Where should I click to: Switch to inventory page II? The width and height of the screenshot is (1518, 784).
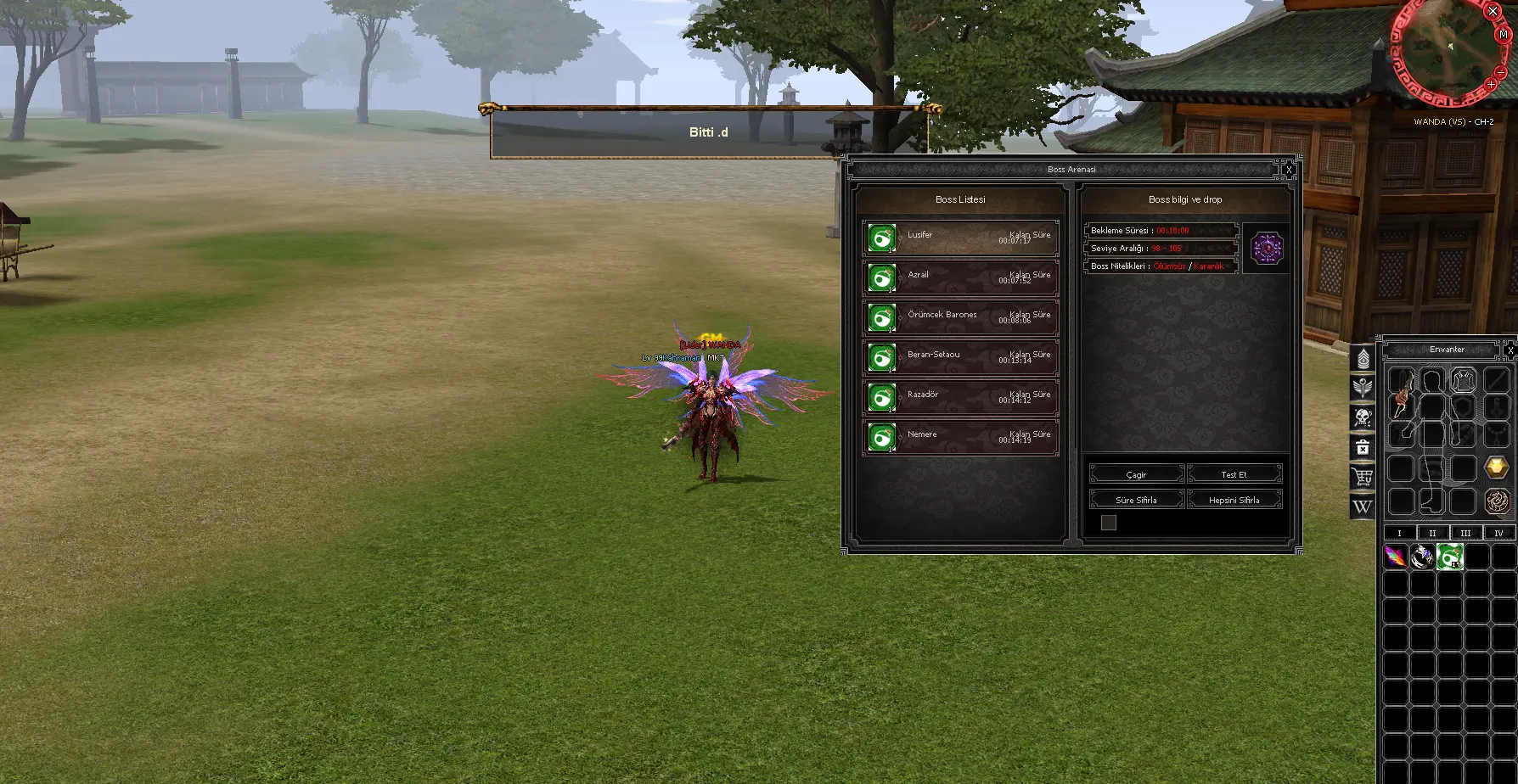coord(1432,533)
